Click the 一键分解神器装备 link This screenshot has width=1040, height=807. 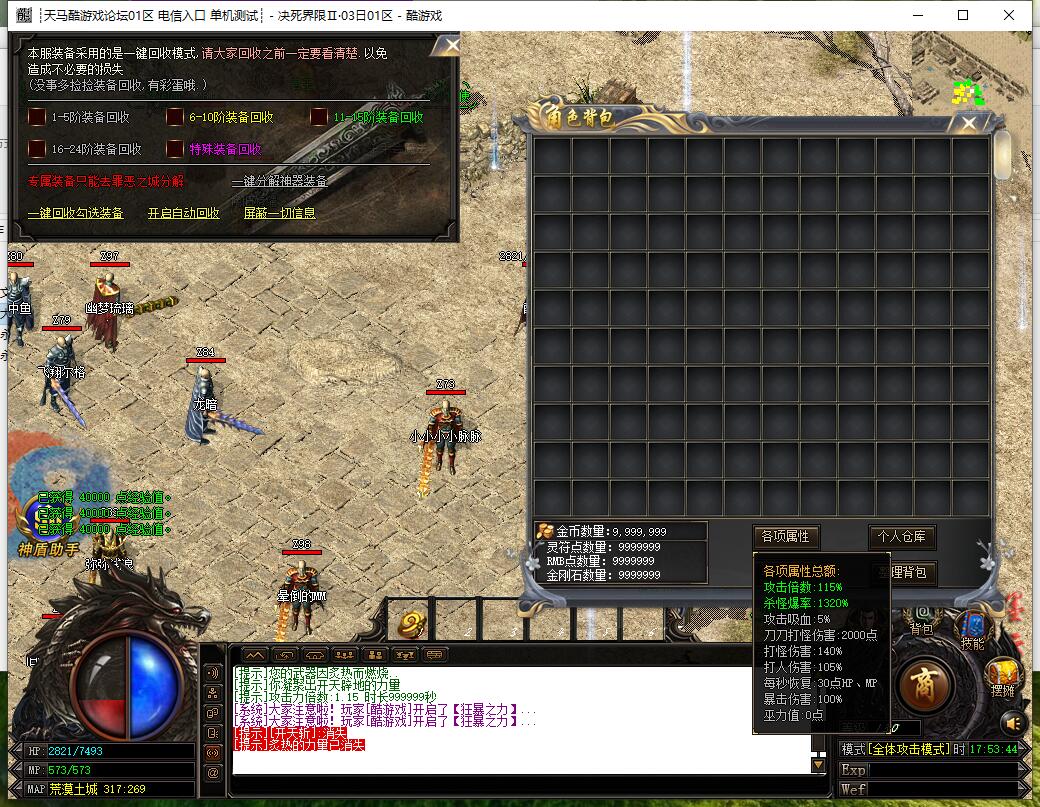point(279,181)
